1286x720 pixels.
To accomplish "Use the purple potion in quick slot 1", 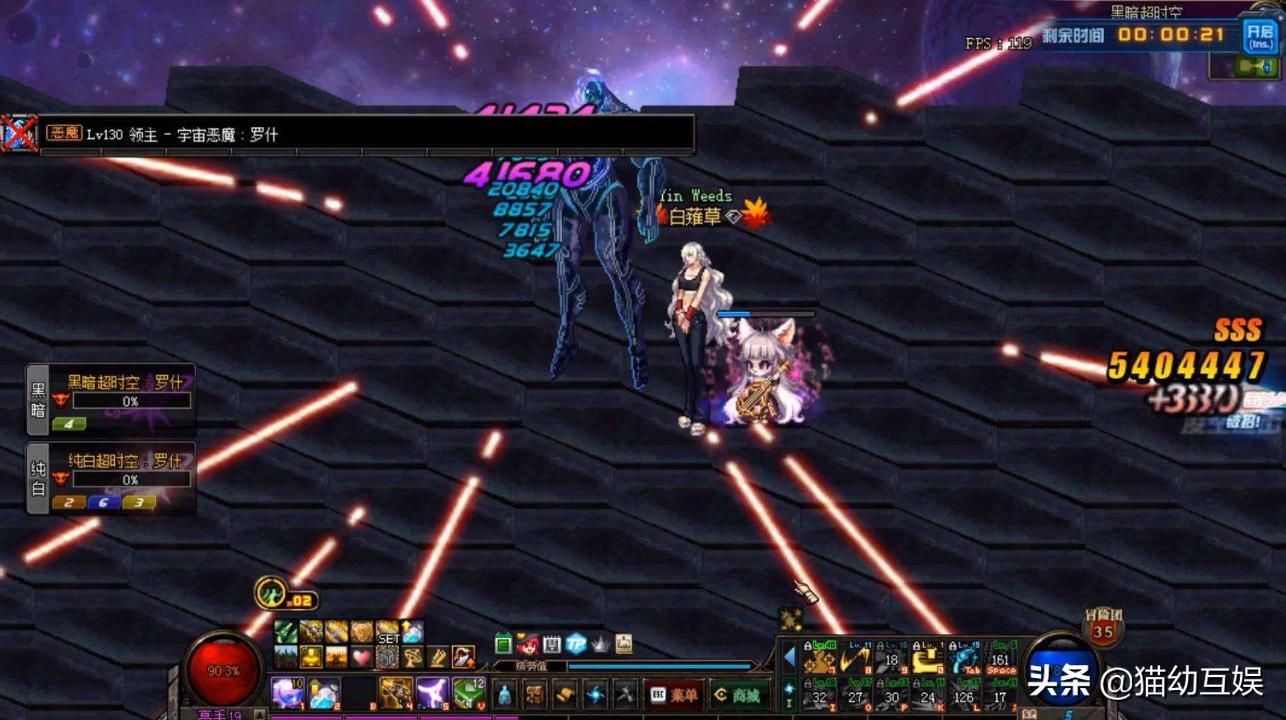I will click(x=289, y=693).
